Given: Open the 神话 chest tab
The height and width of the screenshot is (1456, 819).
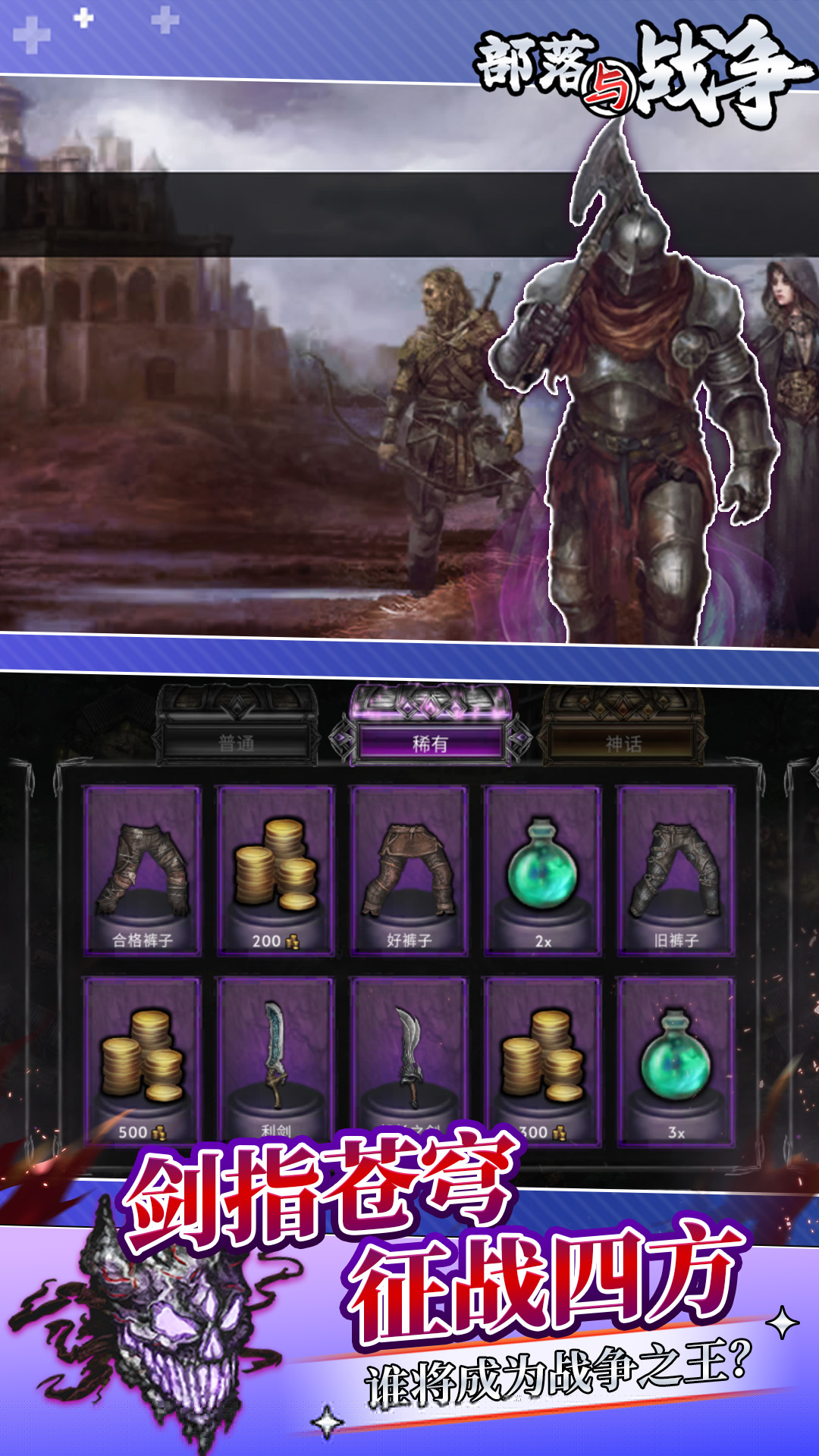Looking at the screenshot, I should click(623, 743).
